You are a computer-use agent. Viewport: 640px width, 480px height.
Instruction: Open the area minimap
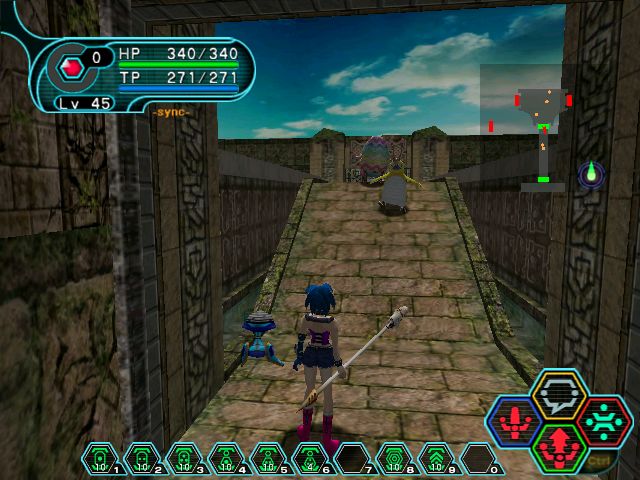(x=528, y=127)
